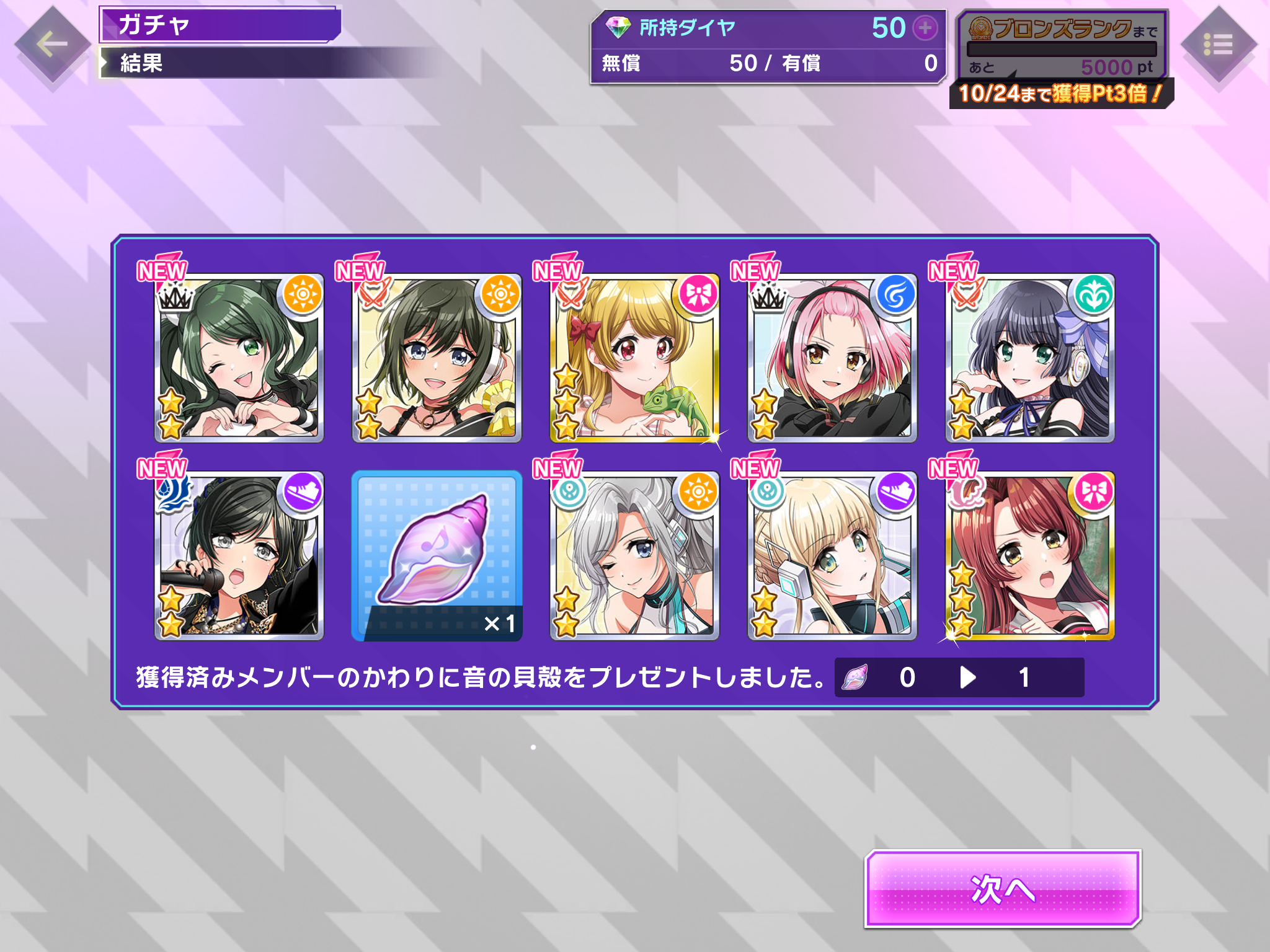Open the hamburger list menu

point(1218,45)
